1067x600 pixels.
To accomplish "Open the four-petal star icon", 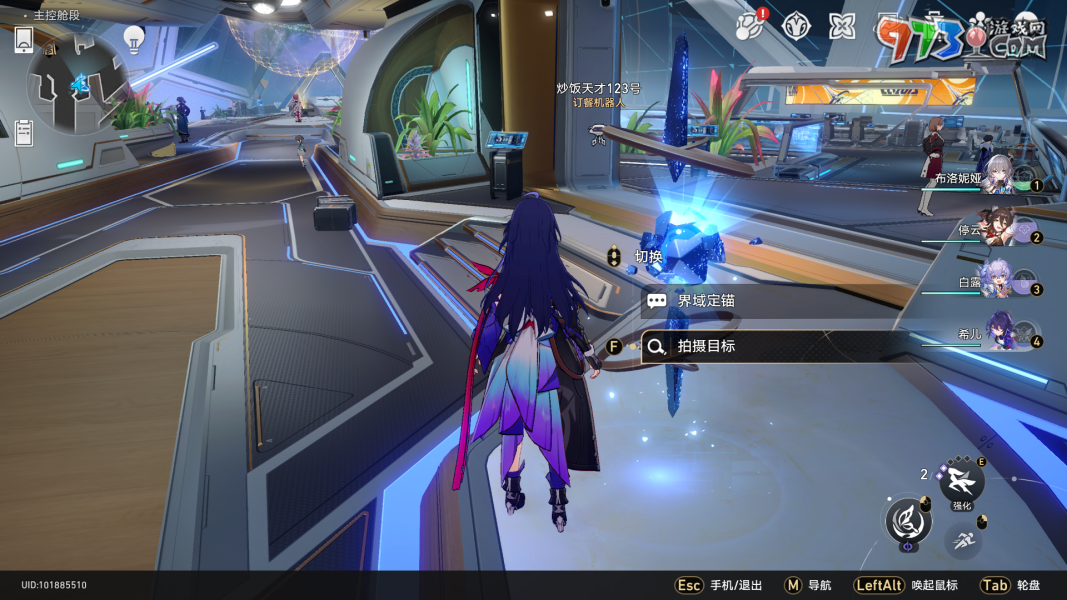I will coord(841,25).
